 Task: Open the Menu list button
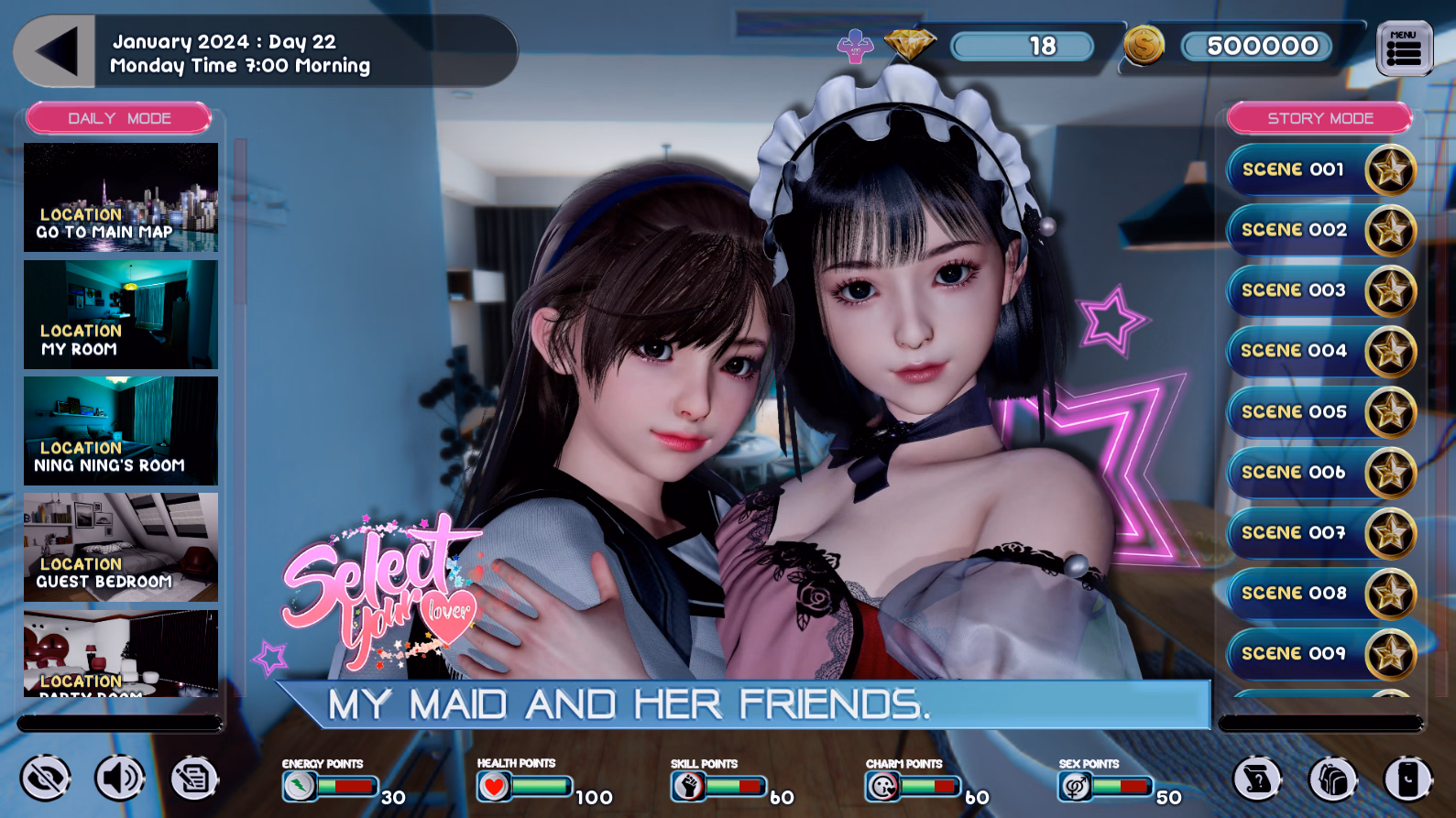point(1404,49)
